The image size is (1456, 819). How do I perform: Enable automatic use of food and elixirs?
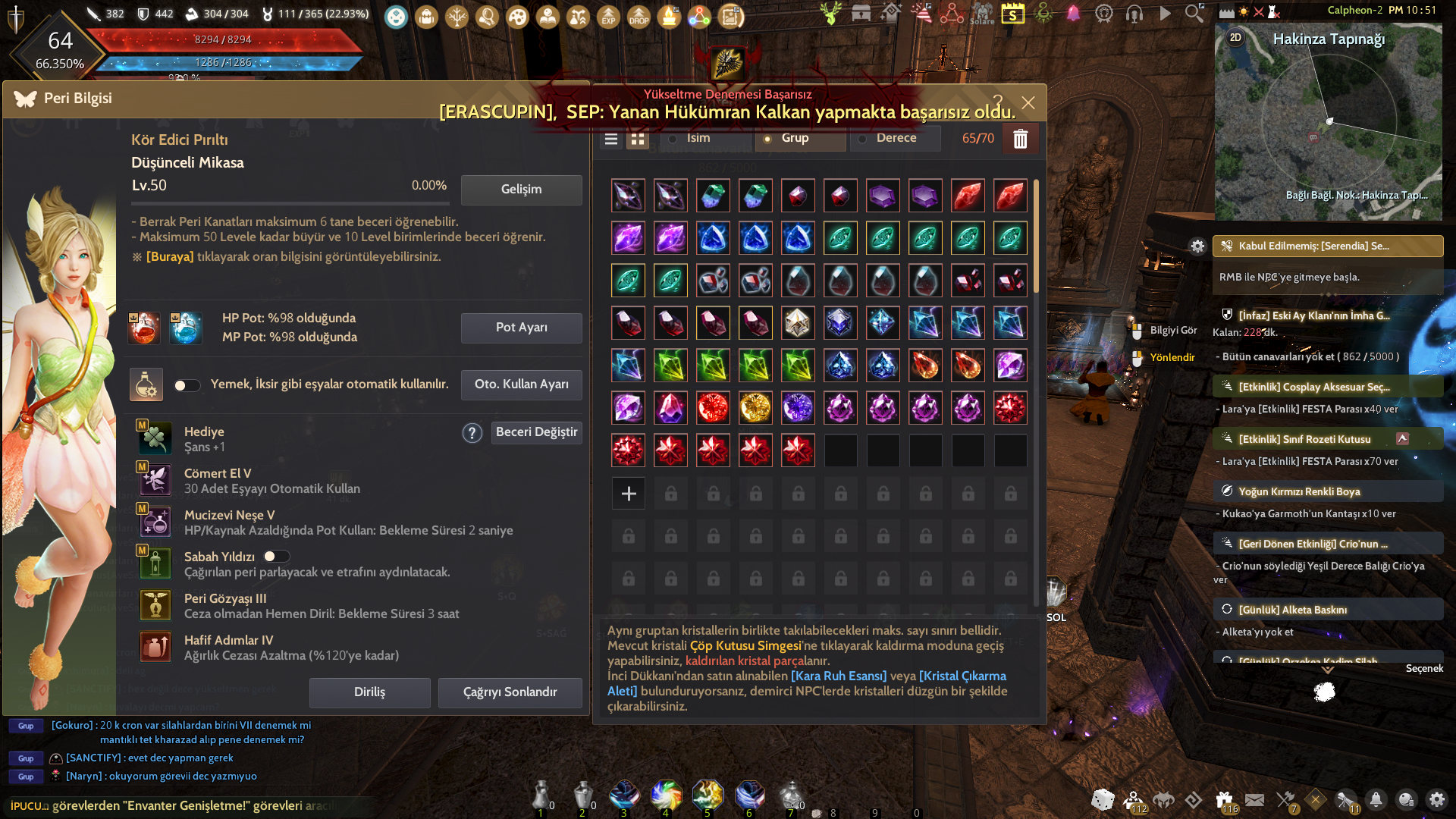187,386
